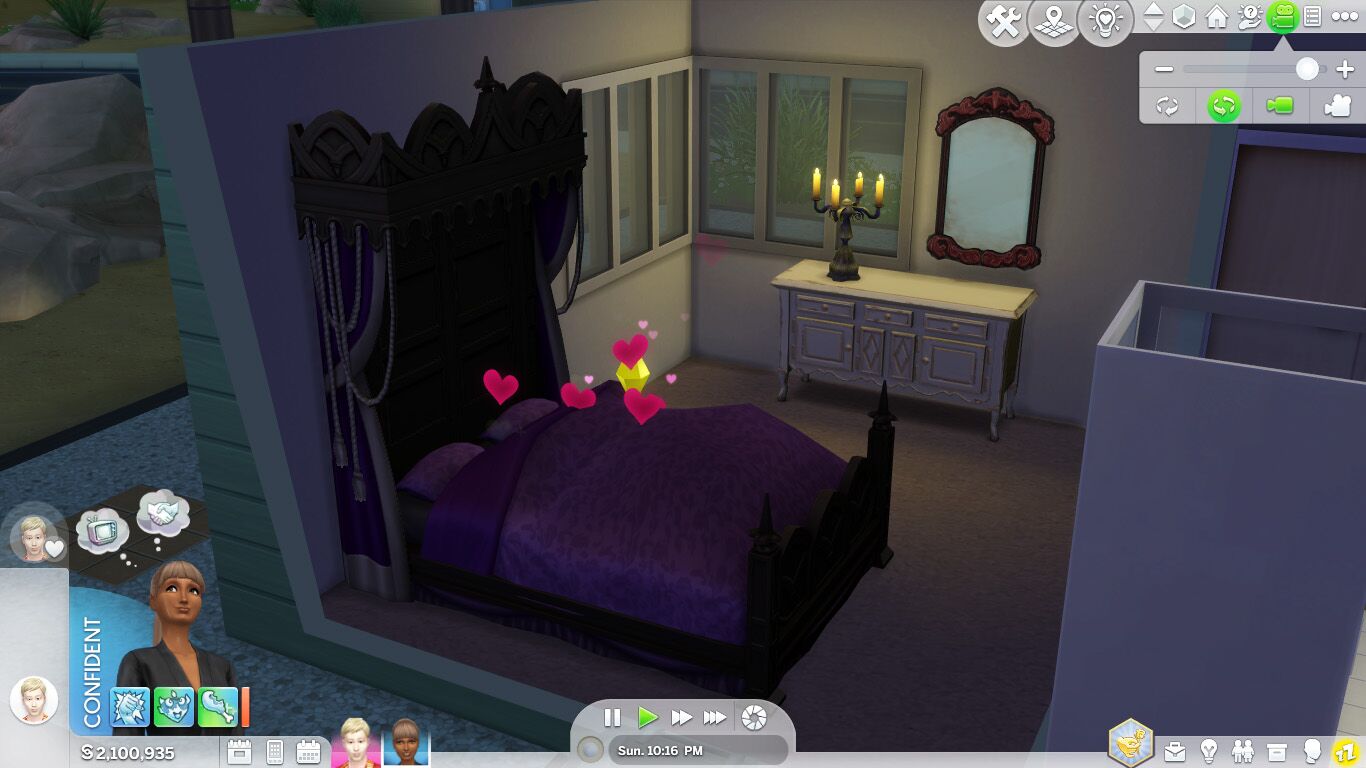Adjust the camera zoom slider handle
This screenshot has height=768, width=1366.
click(x=1307, y=68)
